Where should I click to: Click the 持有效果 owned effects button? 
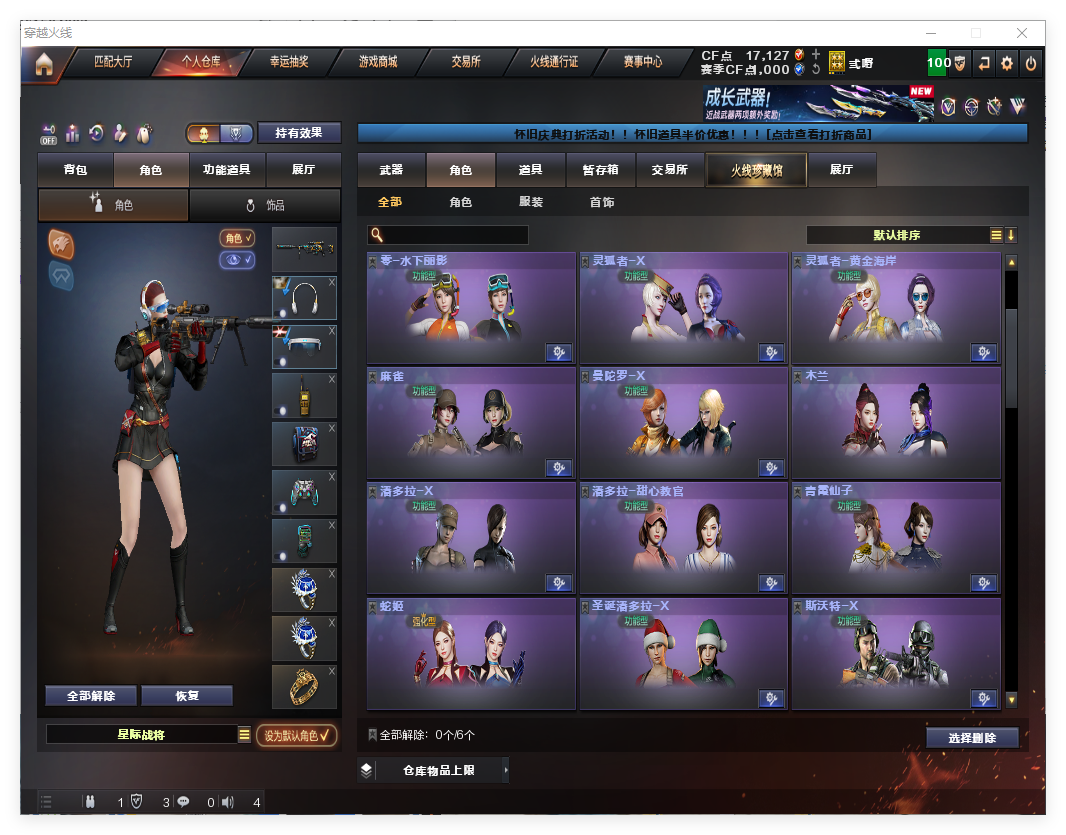299,133
